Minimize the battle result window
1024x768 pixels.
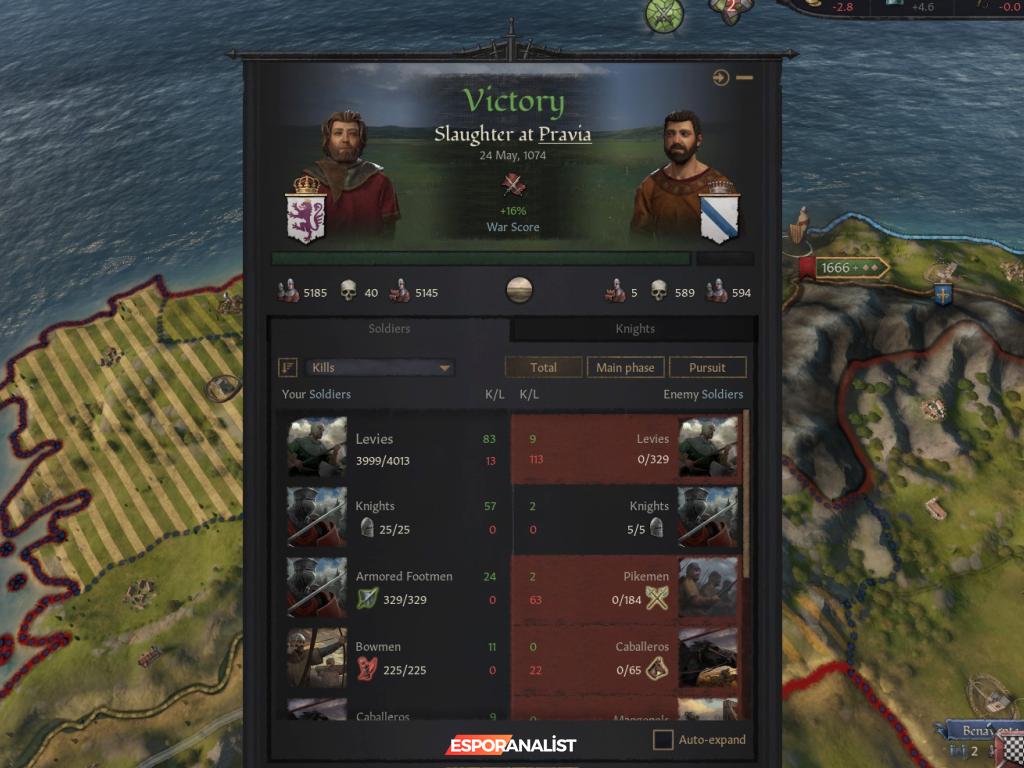(745, 78)
